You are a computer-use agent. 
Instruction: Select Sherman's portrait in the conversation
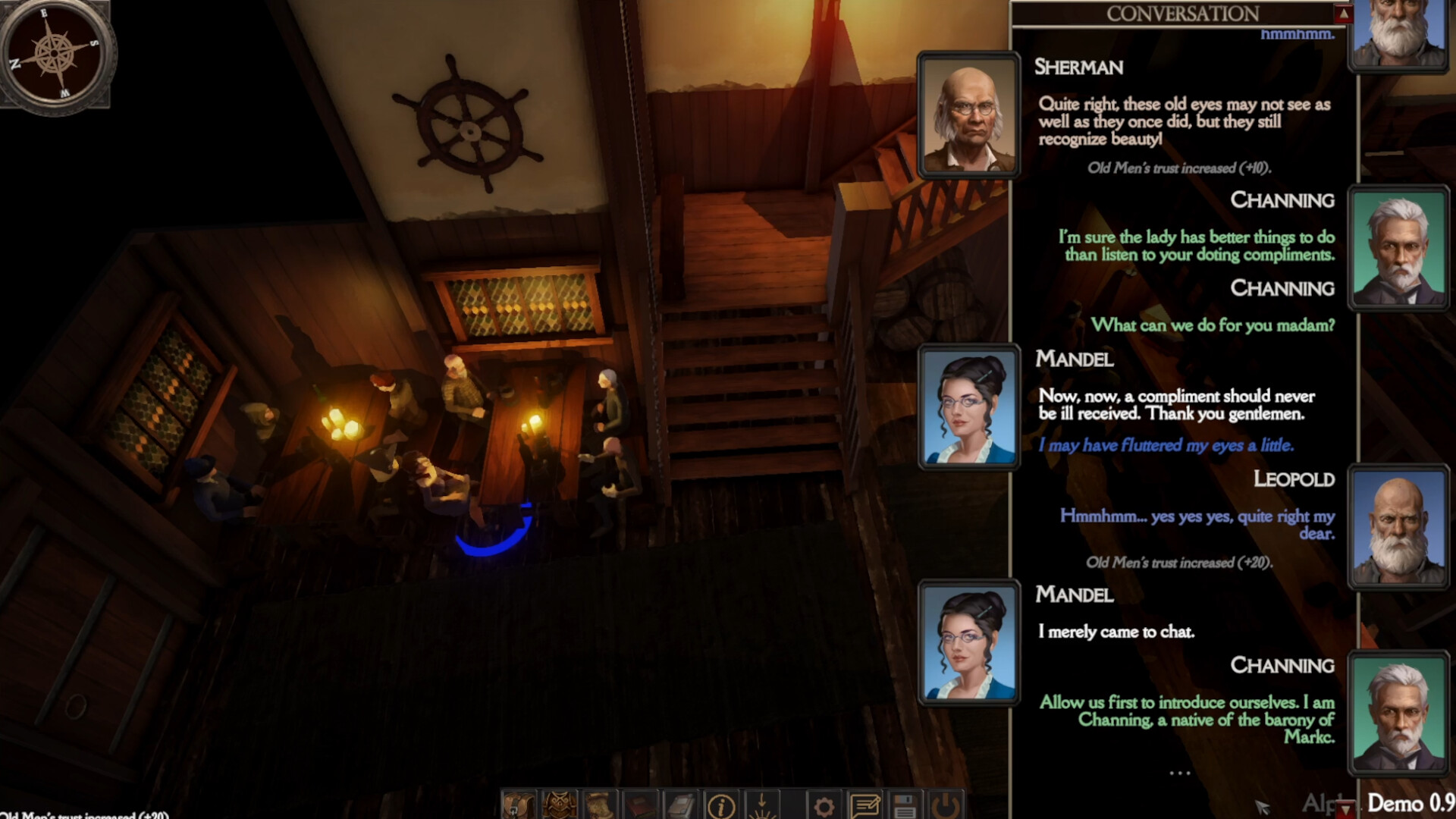click(968, 118)
